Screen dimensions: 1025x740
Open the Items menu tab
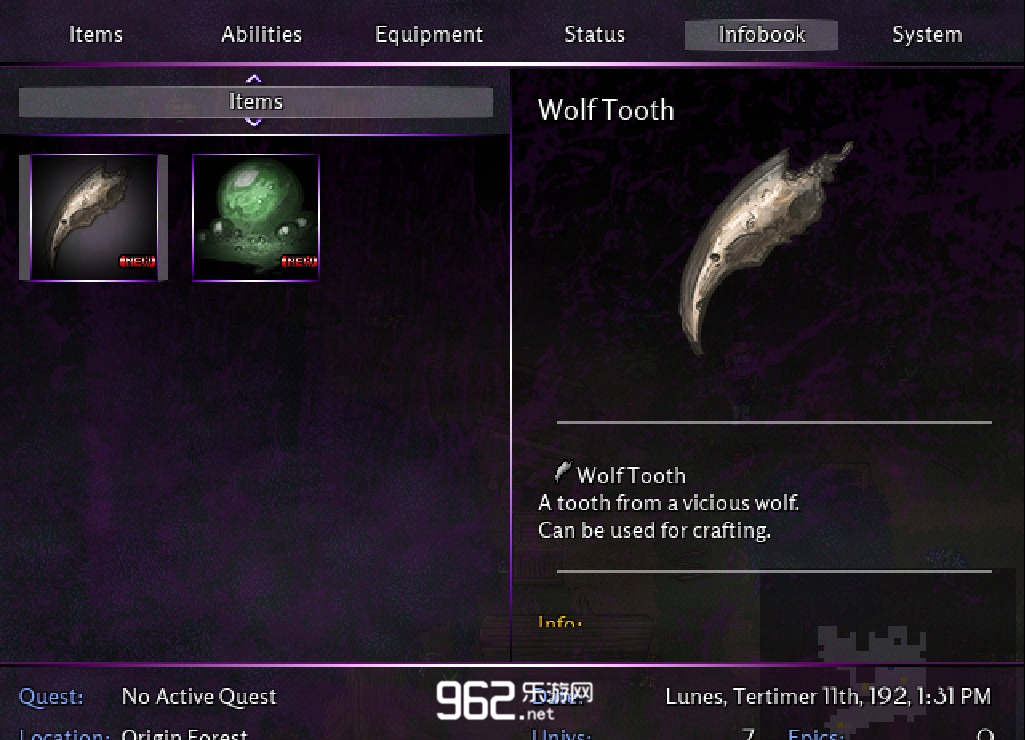96,35
